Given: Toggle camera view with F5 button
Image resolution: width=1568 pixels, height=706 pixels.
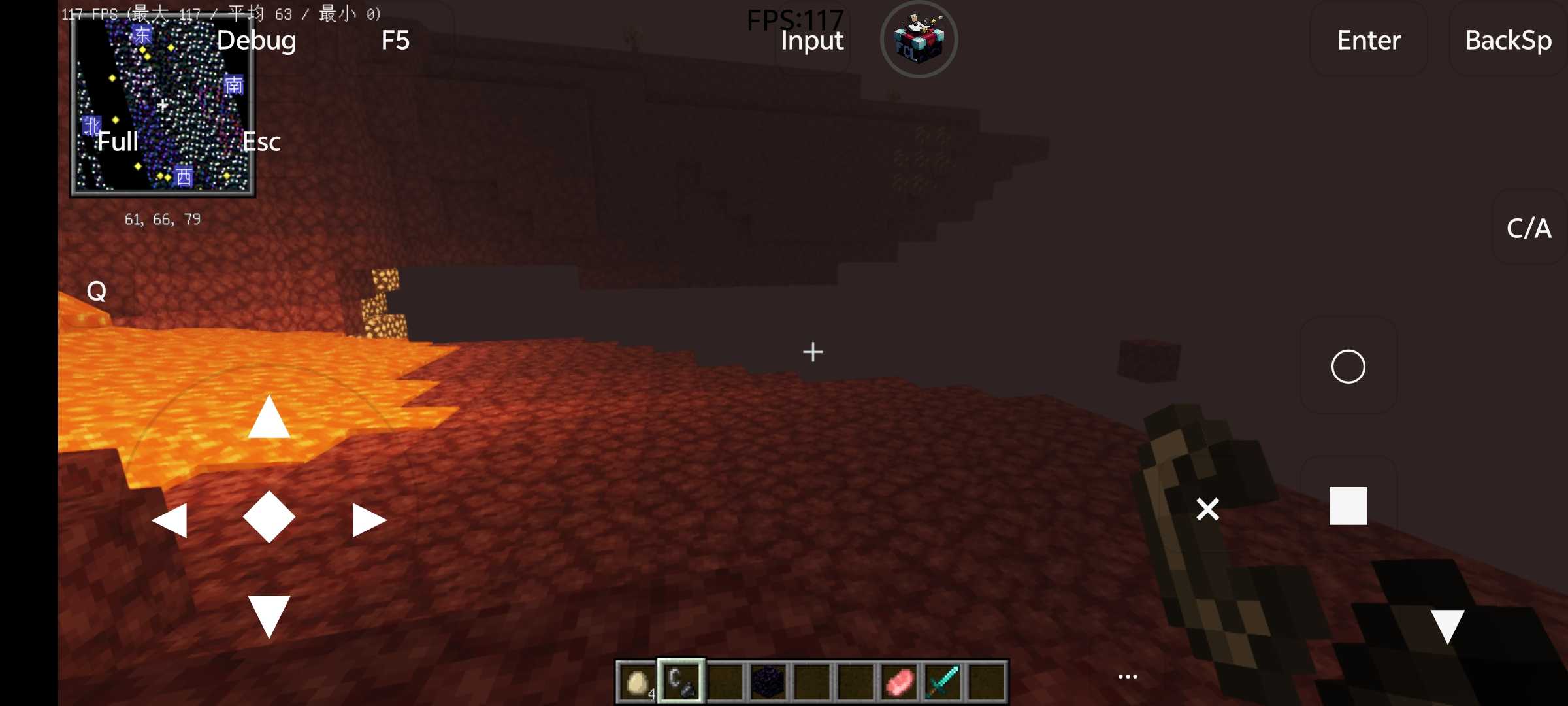Looking at the screenshot, I should [395, 41].
